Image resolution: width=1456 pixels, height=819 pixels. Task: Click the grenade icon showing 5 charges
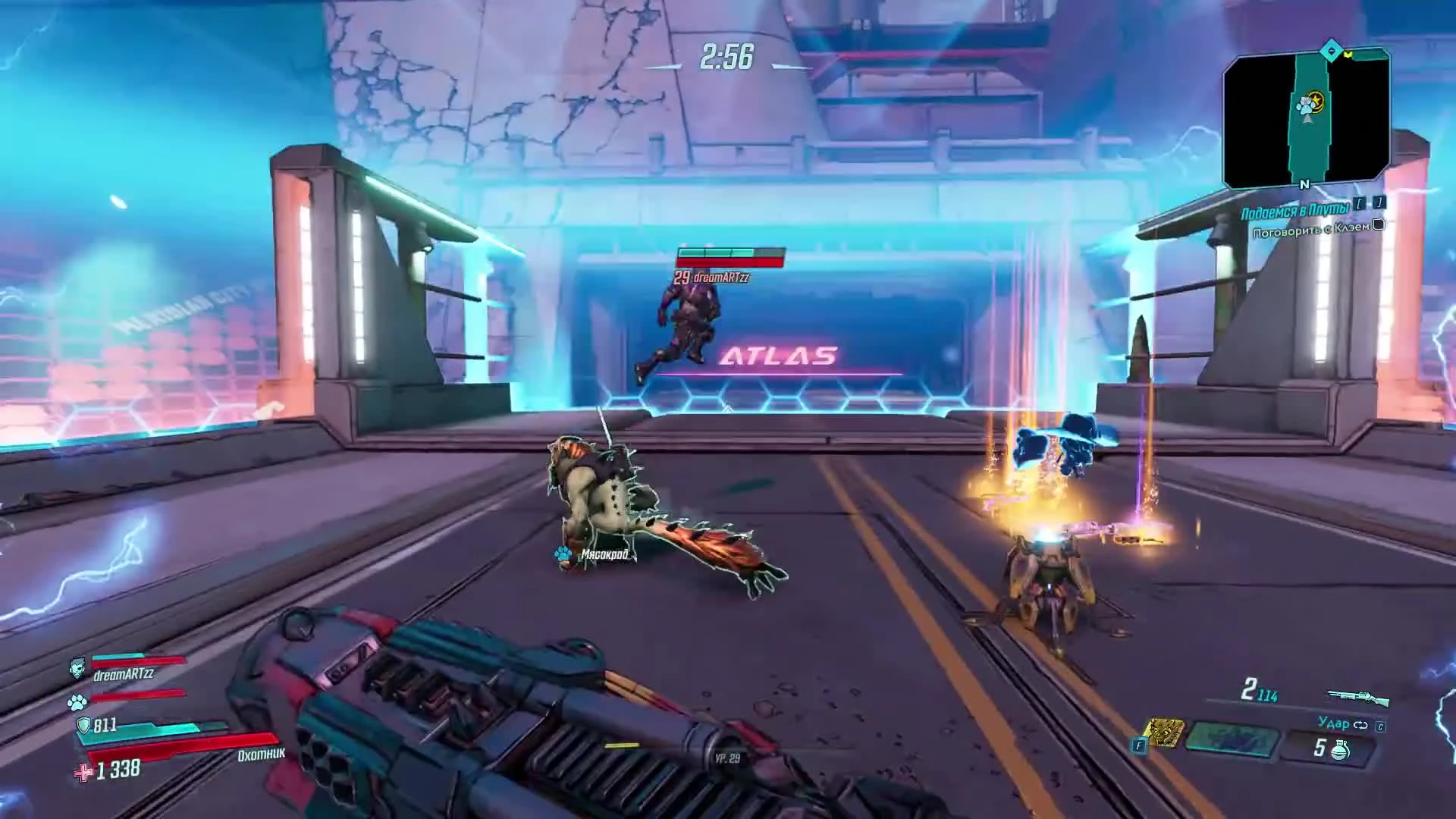click(1342, 750)
